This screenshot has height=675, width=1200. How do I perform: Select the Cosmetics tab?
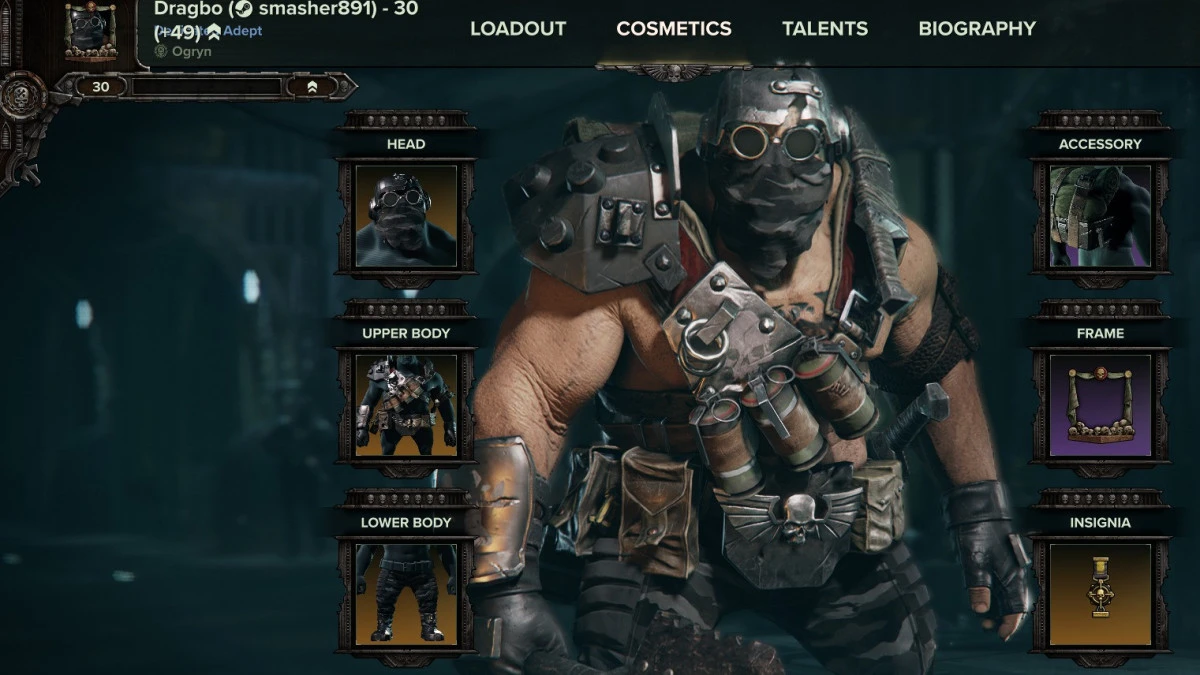(x=673, y=29)
